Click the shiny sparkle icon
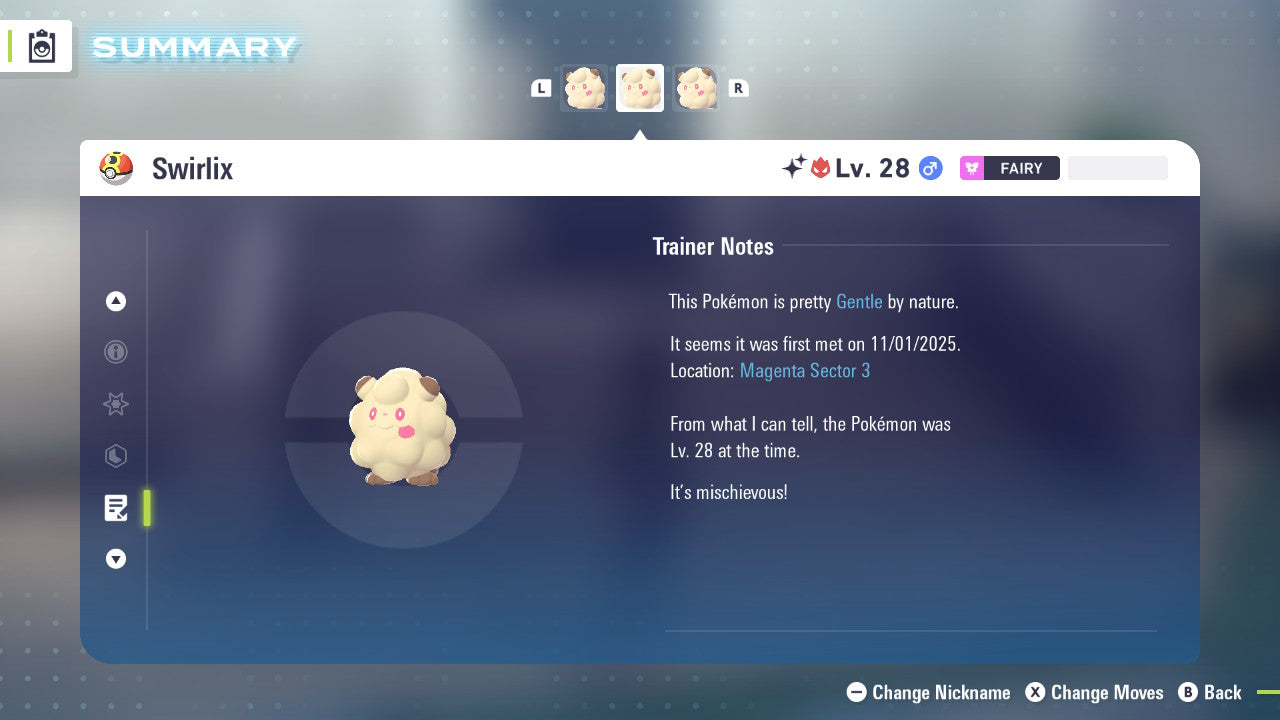 click(793, 167)
